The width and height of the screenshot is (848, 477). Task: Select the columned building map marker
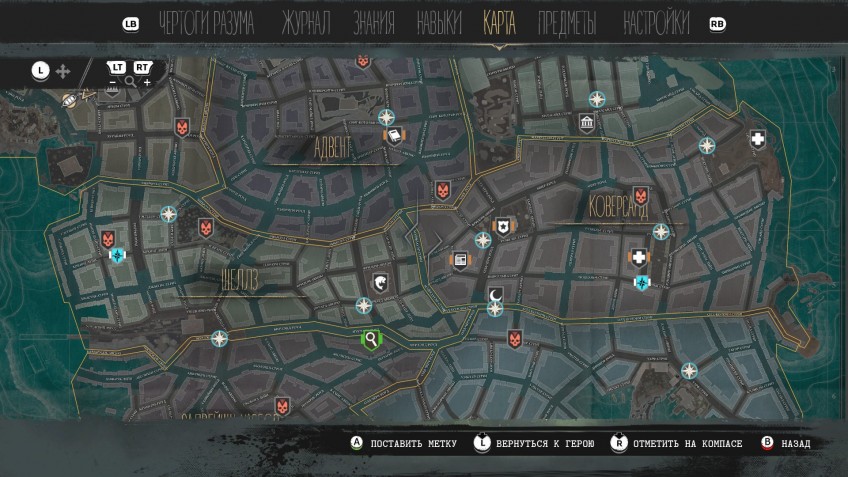pyautogui.click(x=587, y=123)
